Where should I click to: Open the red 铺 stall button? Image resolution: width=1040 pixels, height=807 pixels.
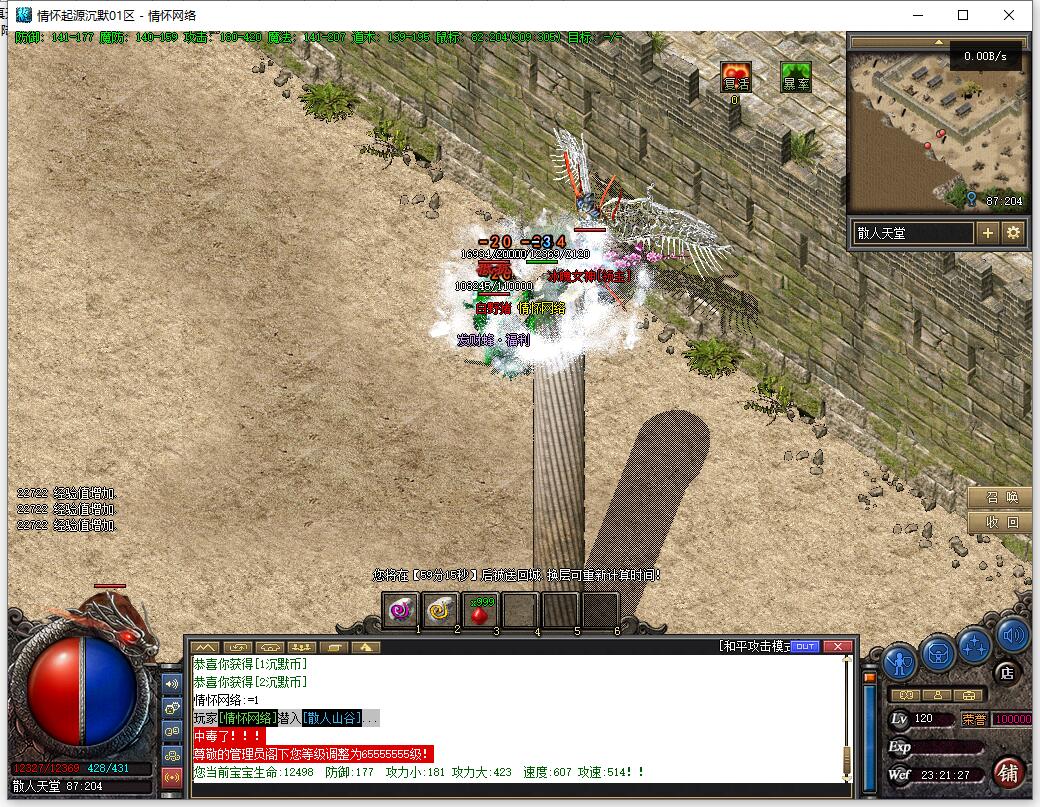click(x=1008, y=773)
